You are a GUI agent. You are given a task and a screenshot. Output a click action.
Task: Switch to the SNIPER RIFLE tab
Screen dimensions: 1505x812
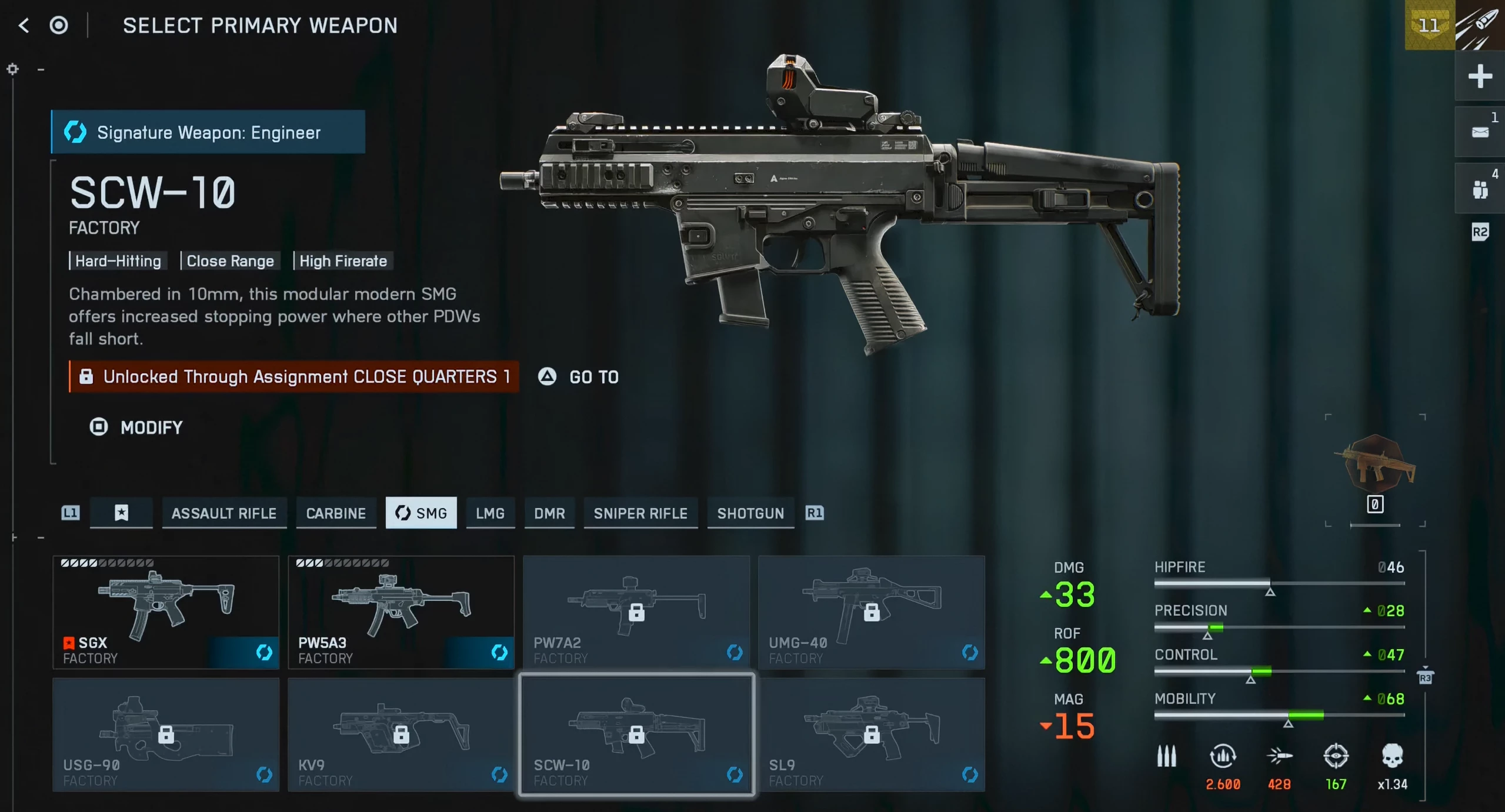(640, 513)
